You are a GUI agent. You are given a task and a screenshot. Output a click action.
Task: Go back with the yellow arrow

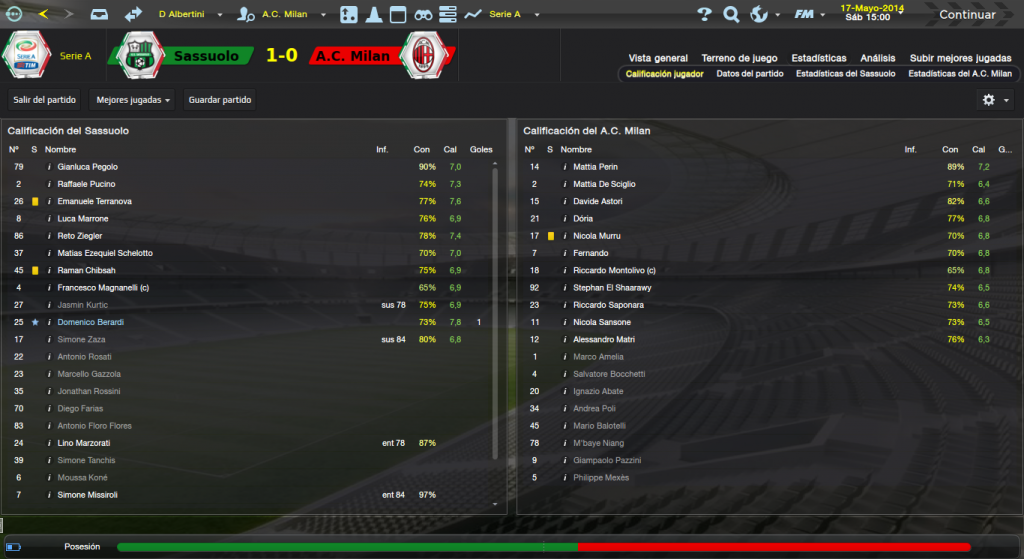tap(42, 15)
